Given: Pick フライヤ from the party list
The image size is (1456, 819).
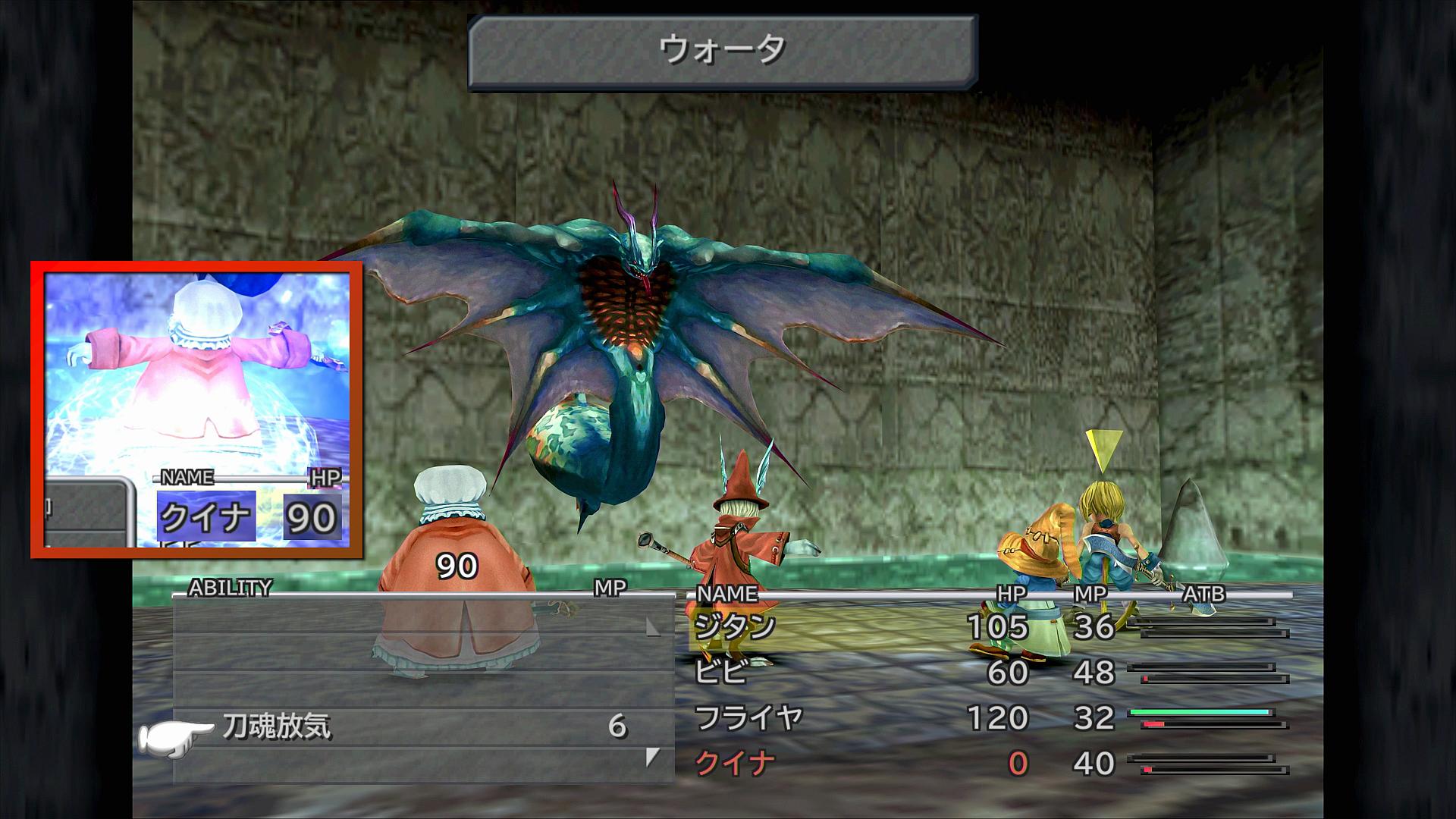Looking at the screenshot, I should 748,717.
